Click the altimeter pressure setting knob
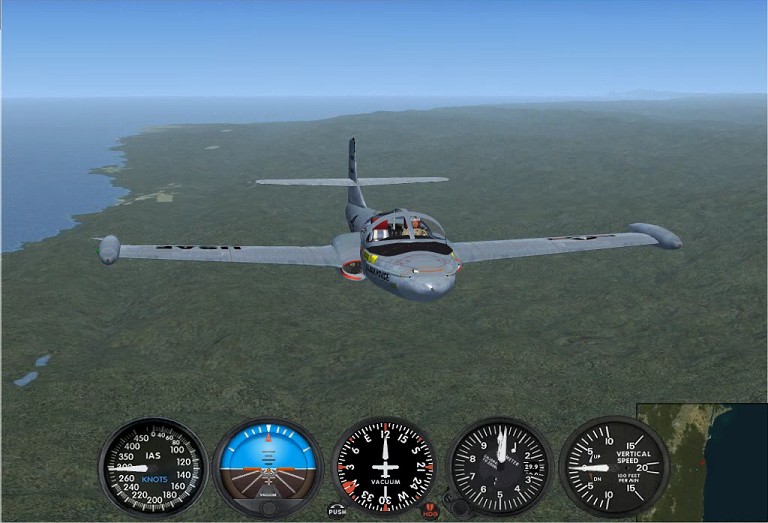 coord(460,506)
